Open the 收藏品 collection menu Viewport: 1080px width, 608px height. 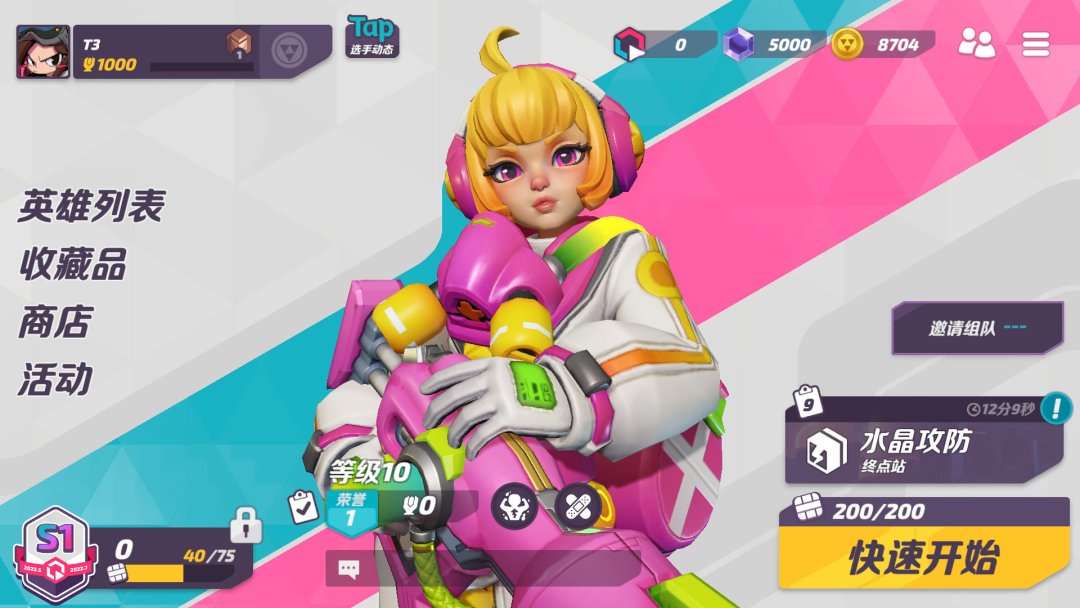pos(72,265)
